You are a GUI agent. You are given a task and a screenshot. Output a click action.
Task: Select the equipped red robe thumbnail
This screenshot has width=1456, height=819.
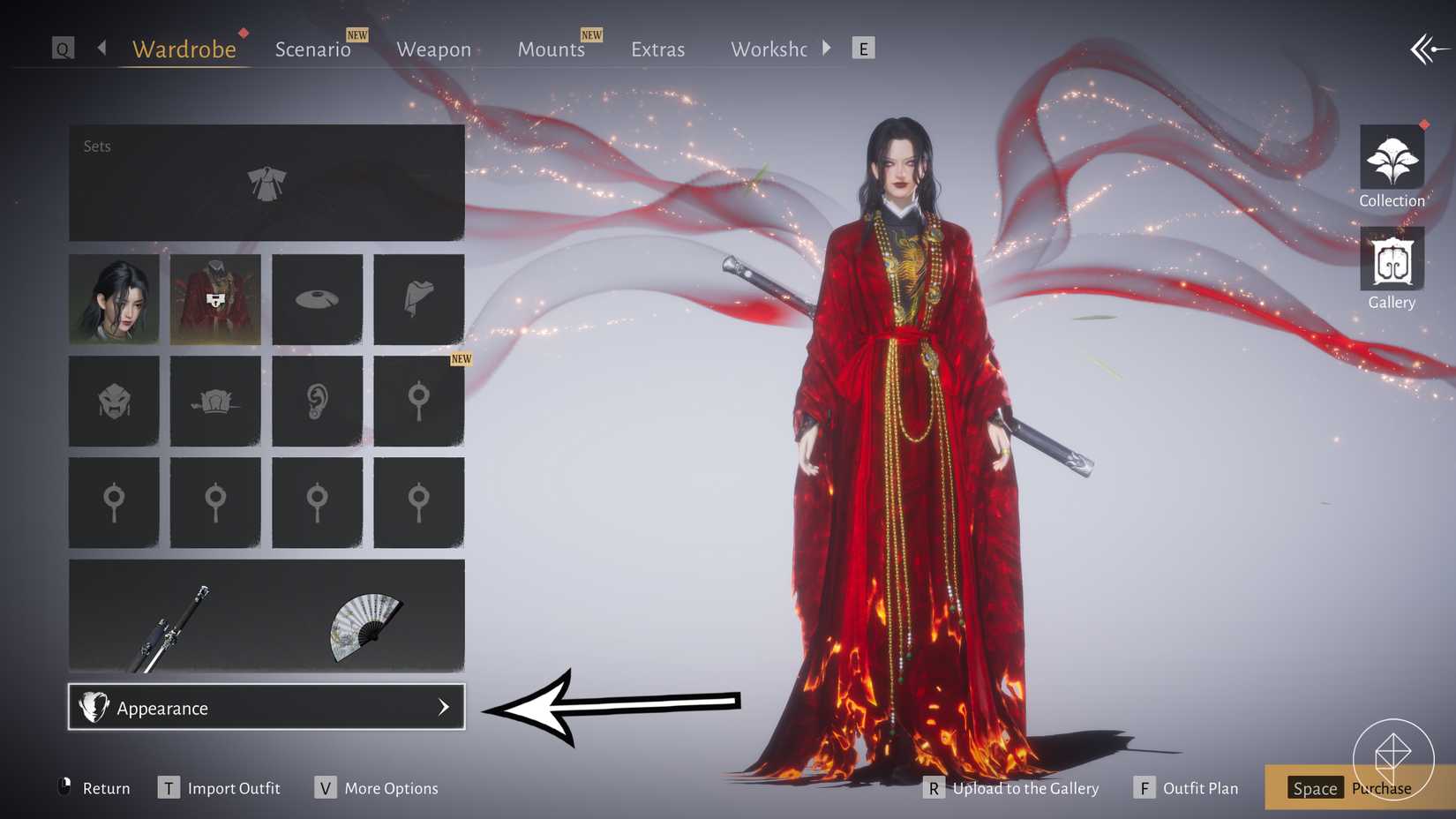pyautogui.click(x=215, y=299)
